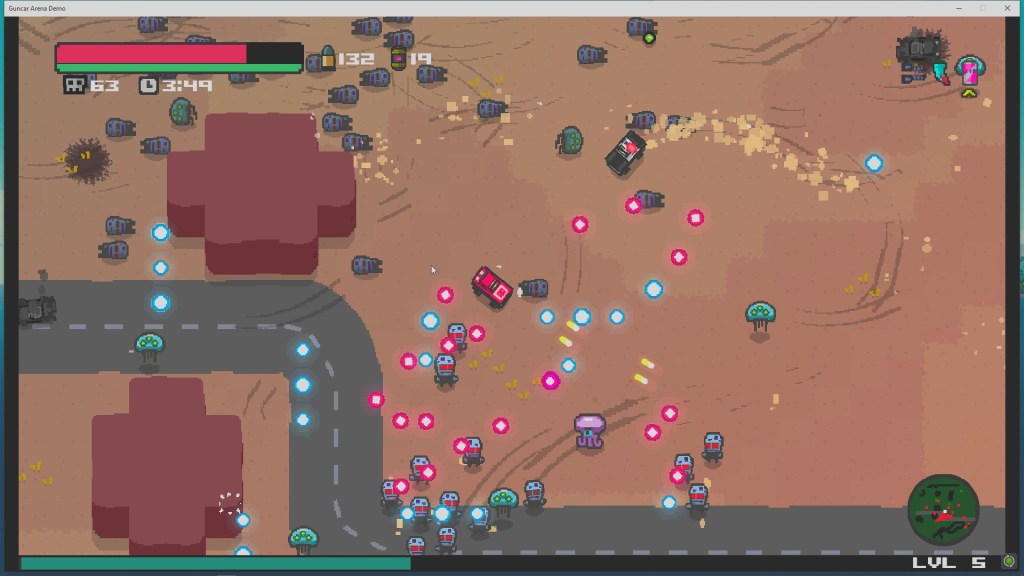Select the pink canister upgrade icon
Image resolution: width=1024 pixels, height=576 pixels.
click(968, 71)
